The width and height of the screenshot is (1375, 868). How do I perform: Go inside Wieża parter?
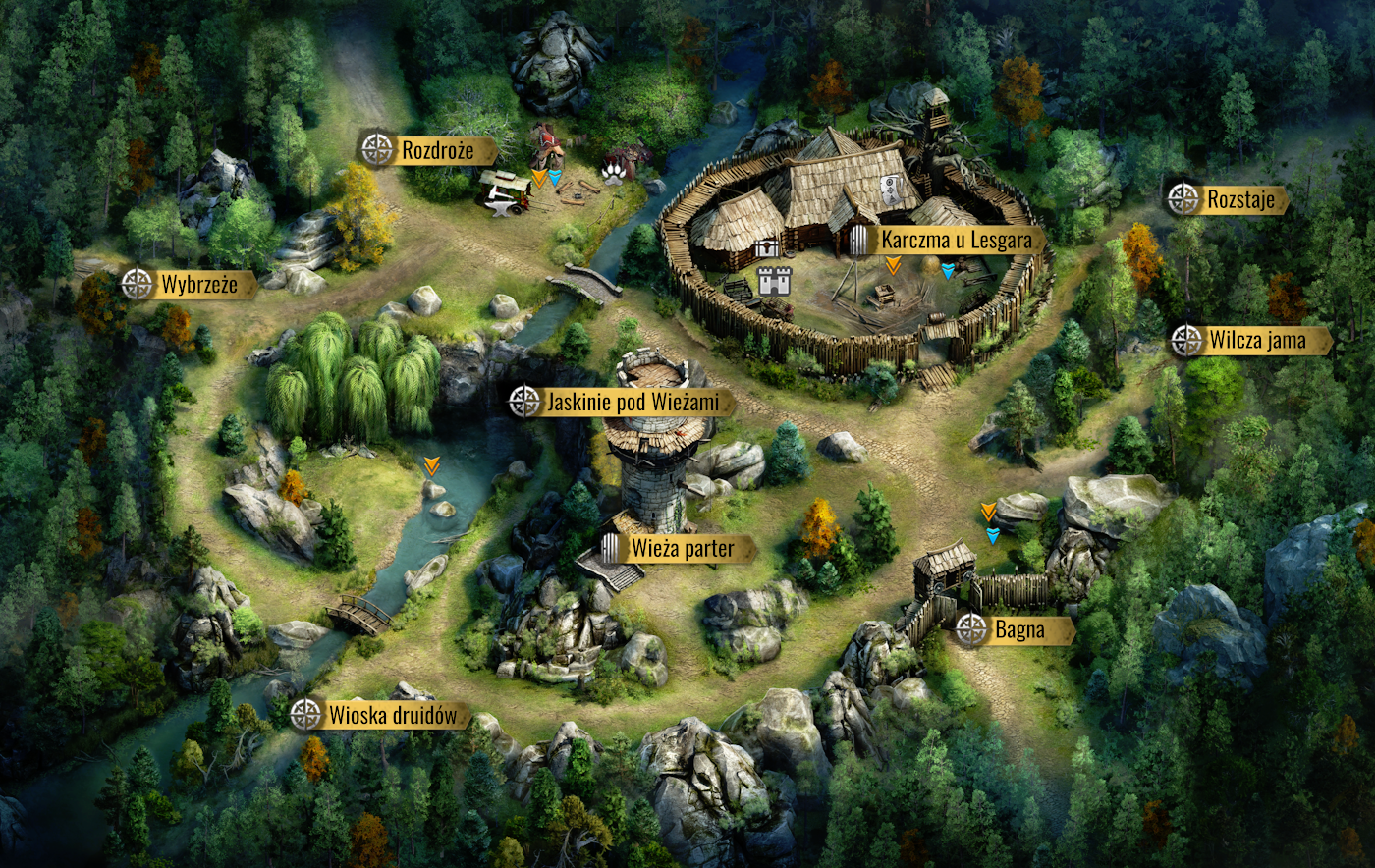(x=682, y=549)
